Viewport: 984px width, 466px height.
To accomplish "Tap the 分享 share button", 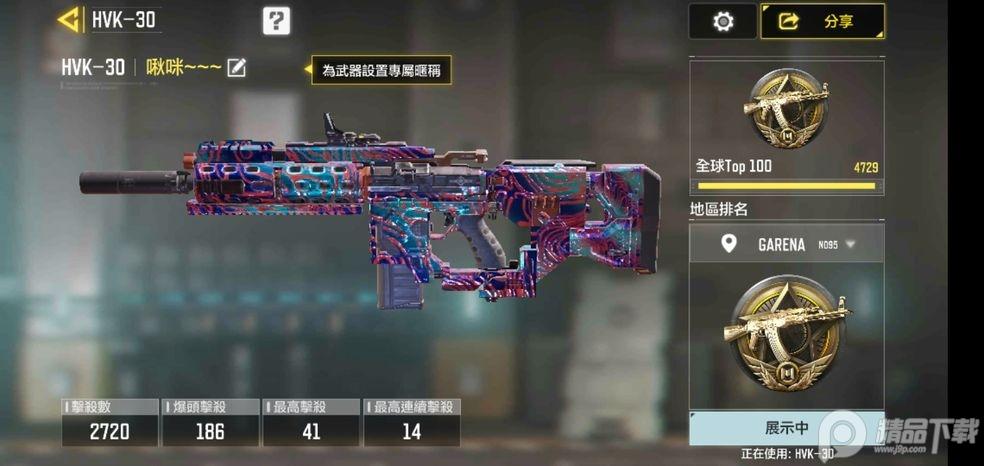I will pyautogui.click(x=822, y=21).
